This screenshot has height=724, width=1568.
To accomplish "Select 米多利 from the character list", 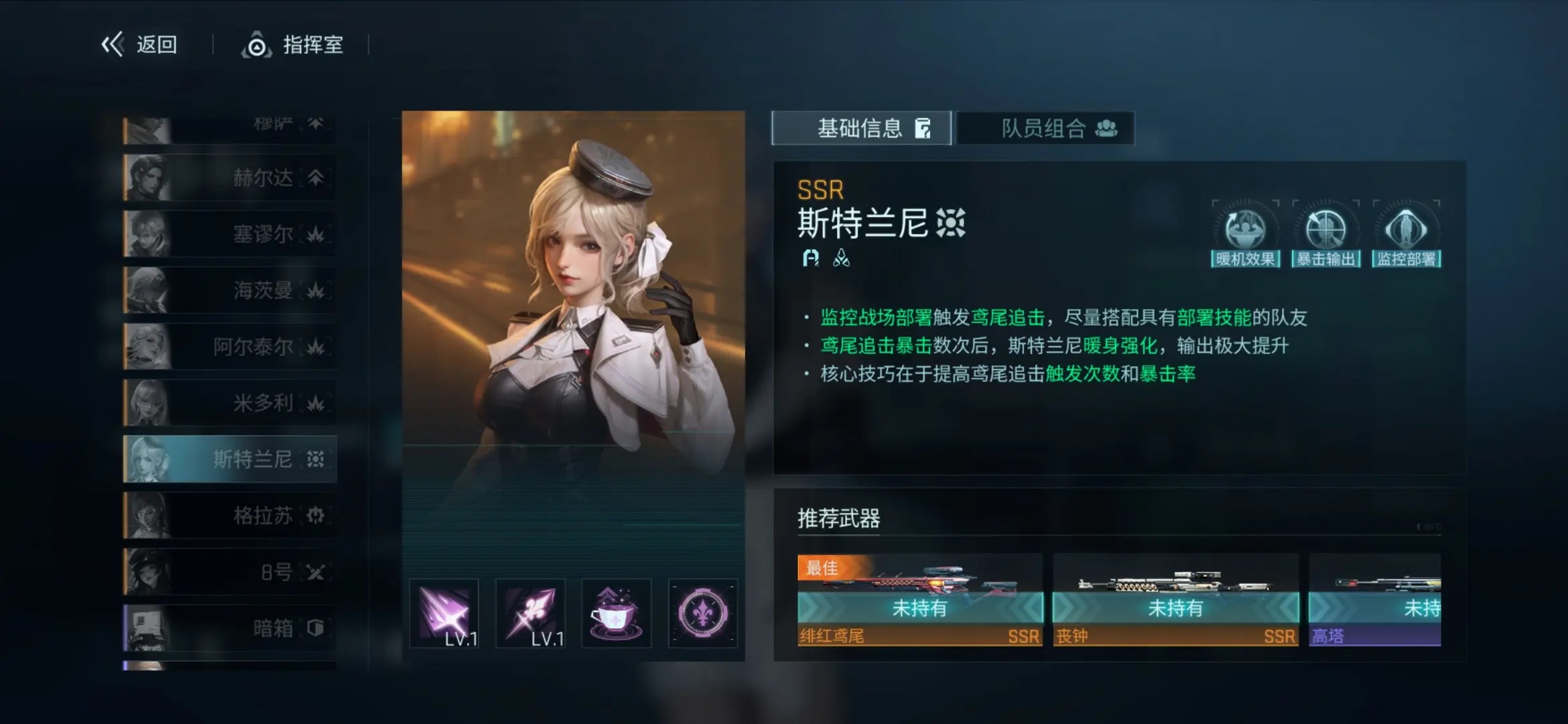I will click(x=230, y=403).
